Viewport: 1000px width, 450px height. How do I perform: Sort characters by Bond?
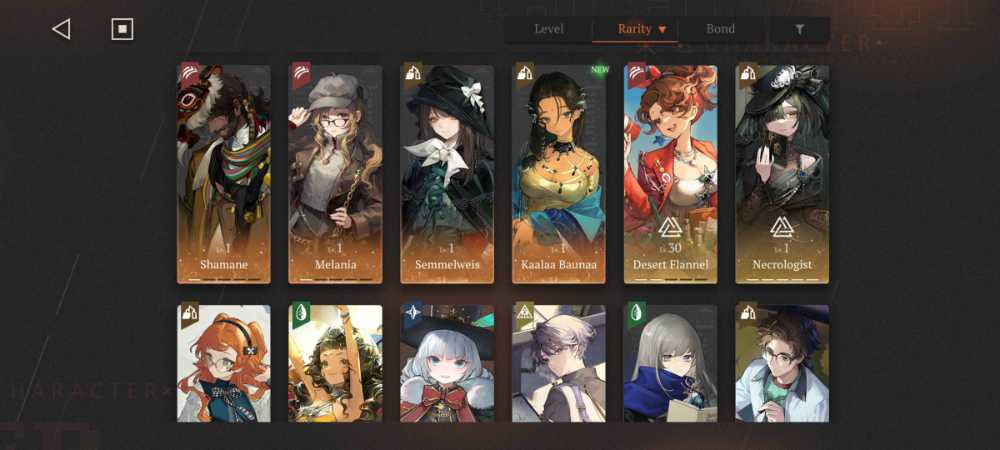(x=720, y=29)
